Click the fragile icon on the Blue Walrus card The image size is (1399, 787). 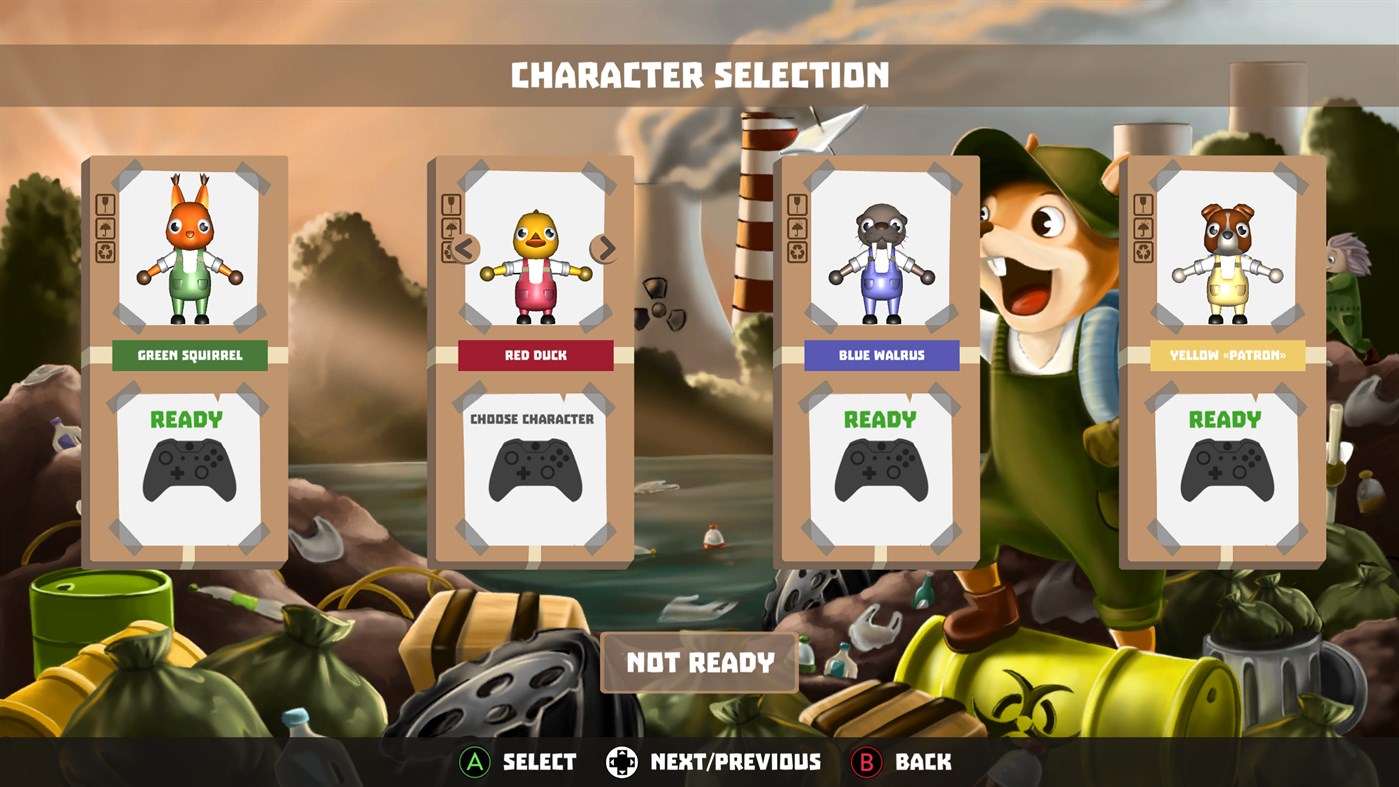797,205
